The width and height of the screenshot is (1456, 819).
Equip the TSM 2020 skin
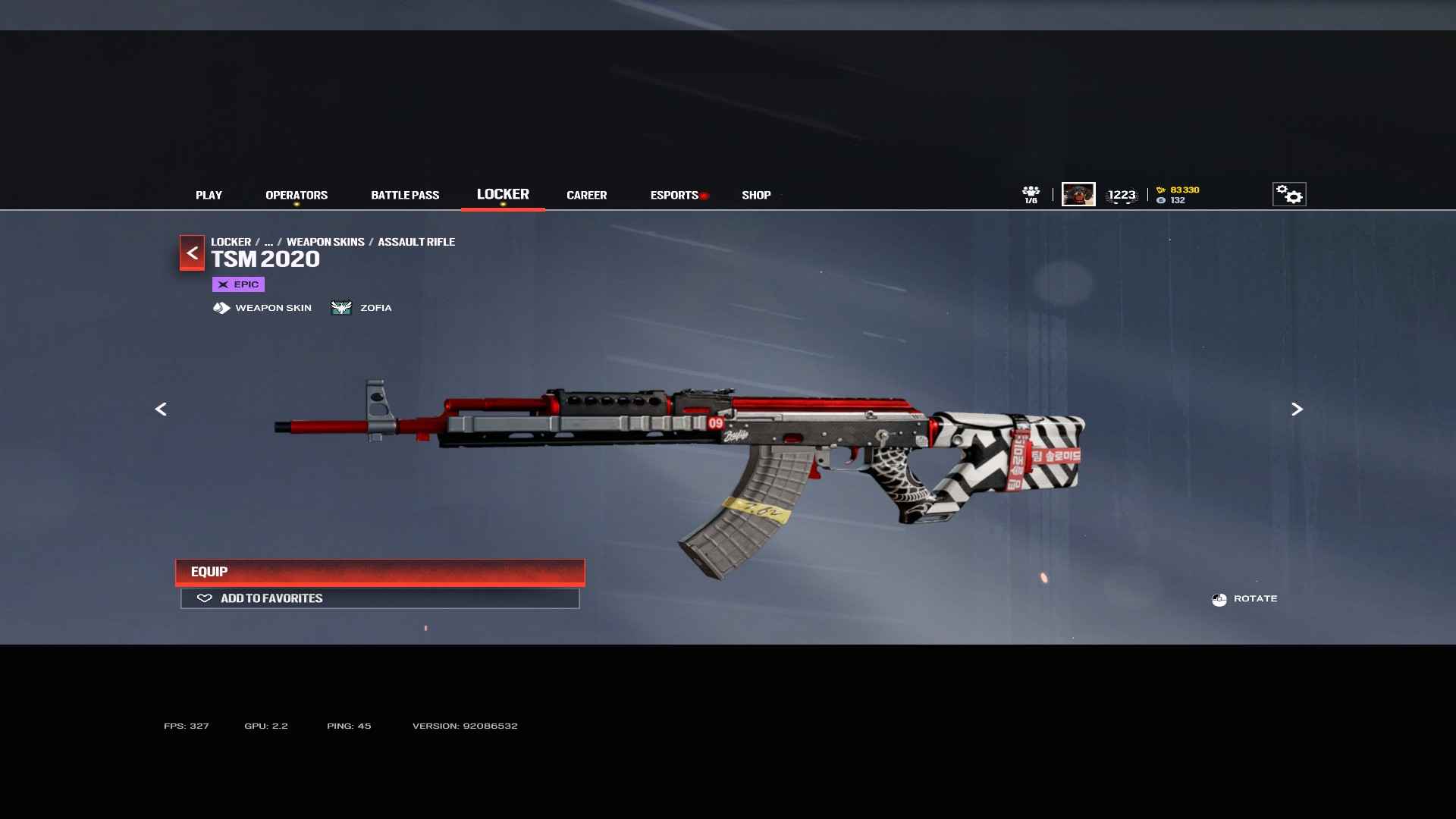point(380,572)
